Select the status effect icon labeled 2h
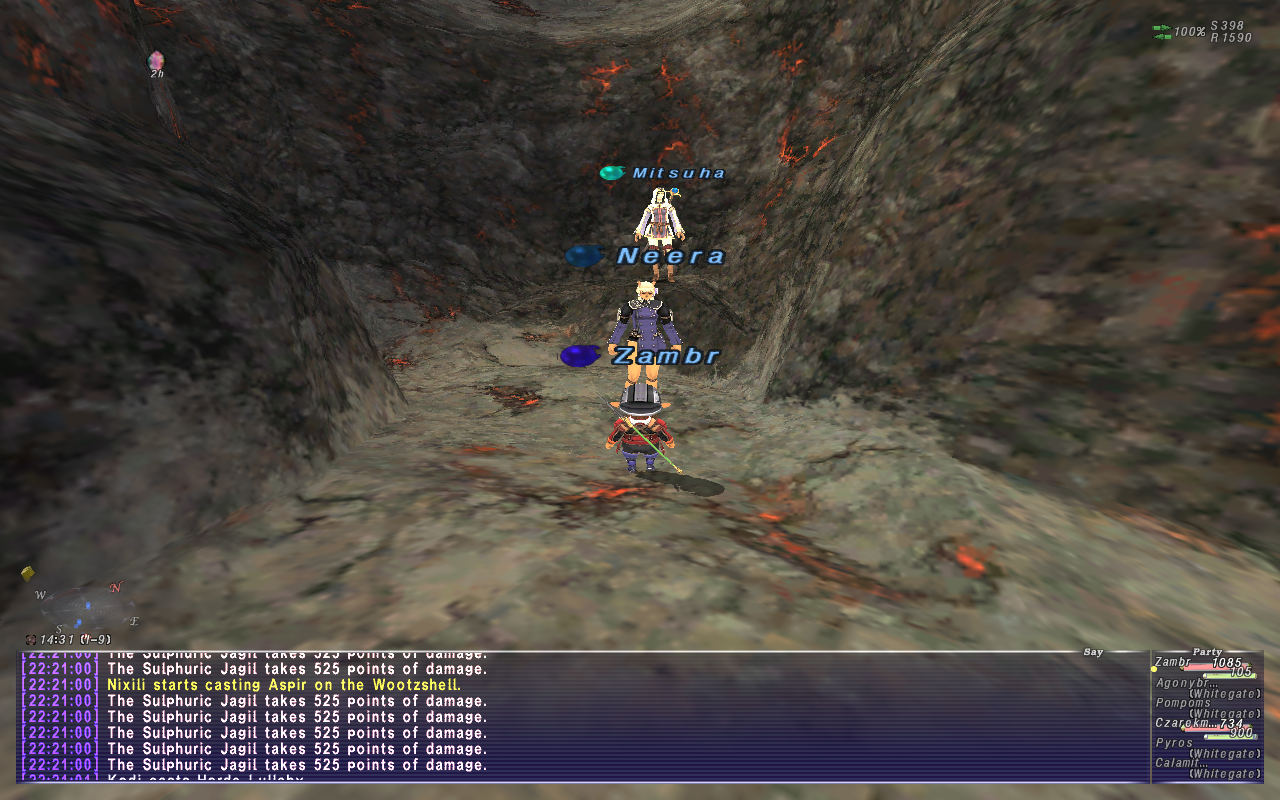This screenshot has width=1280, height=800. pos(156,63)
